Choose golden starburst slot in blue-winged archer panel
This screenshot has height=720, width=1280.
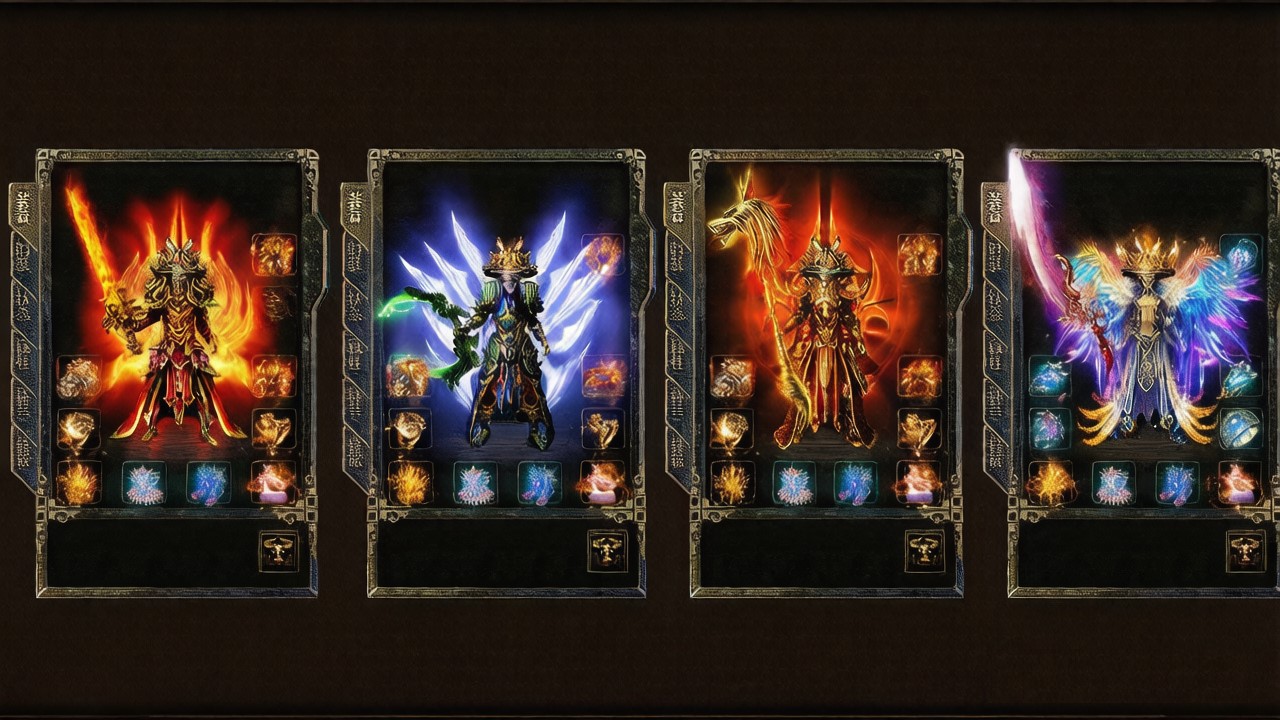tap(409, 483)
